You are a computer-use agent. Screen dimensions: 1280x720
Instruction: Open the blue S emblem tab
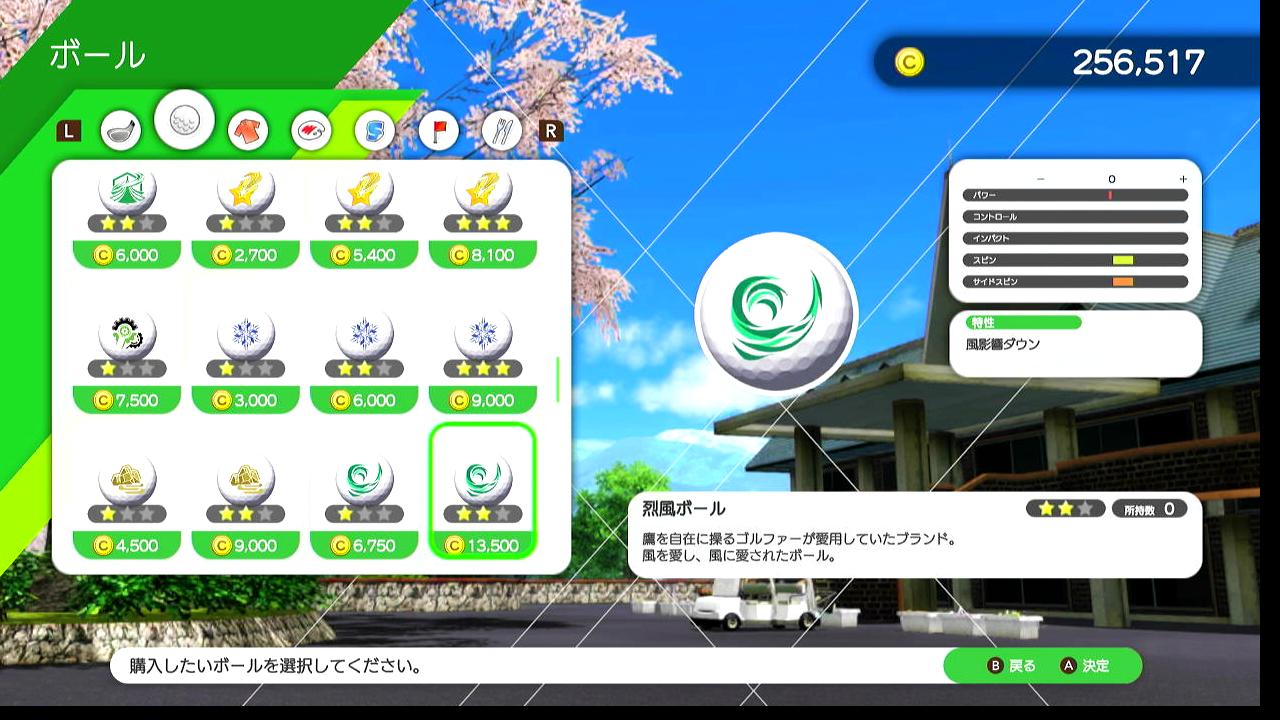click(375, 130)
